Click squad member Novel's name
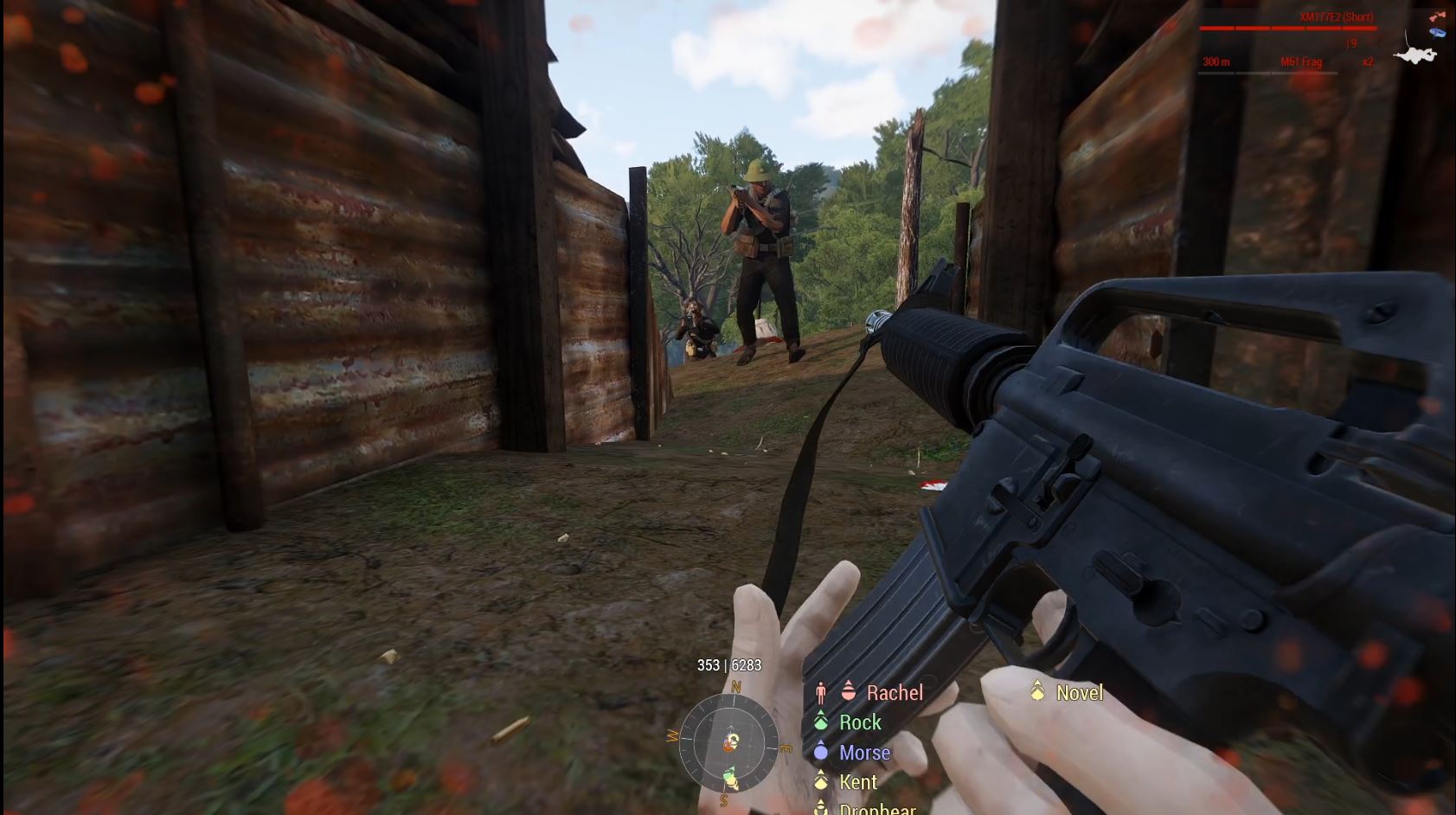The image size is (1456, 815). coord(1079,693)
